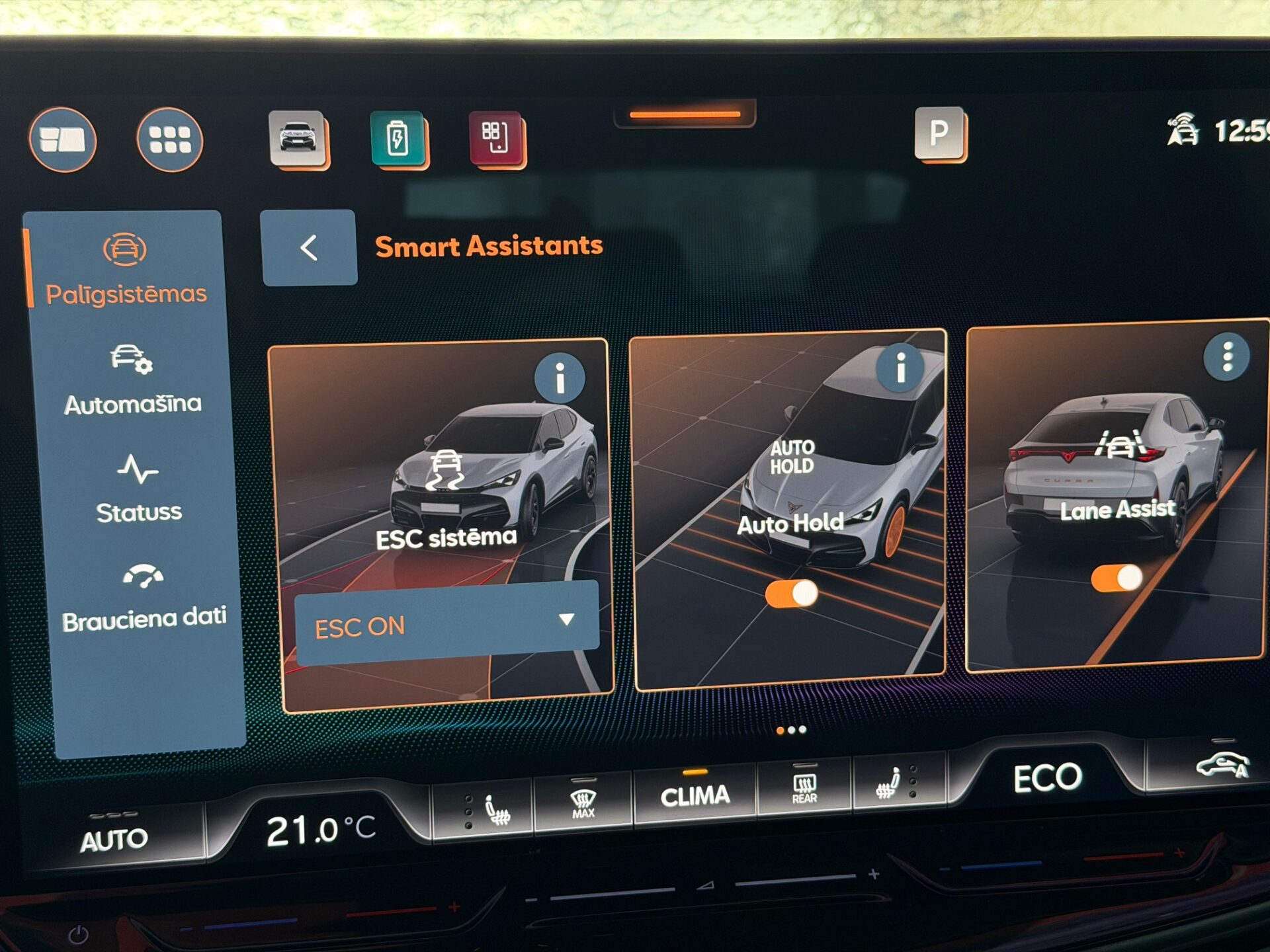
Task: Select the Palīgsistēmas tab
Action: click(x=125, y=269)
